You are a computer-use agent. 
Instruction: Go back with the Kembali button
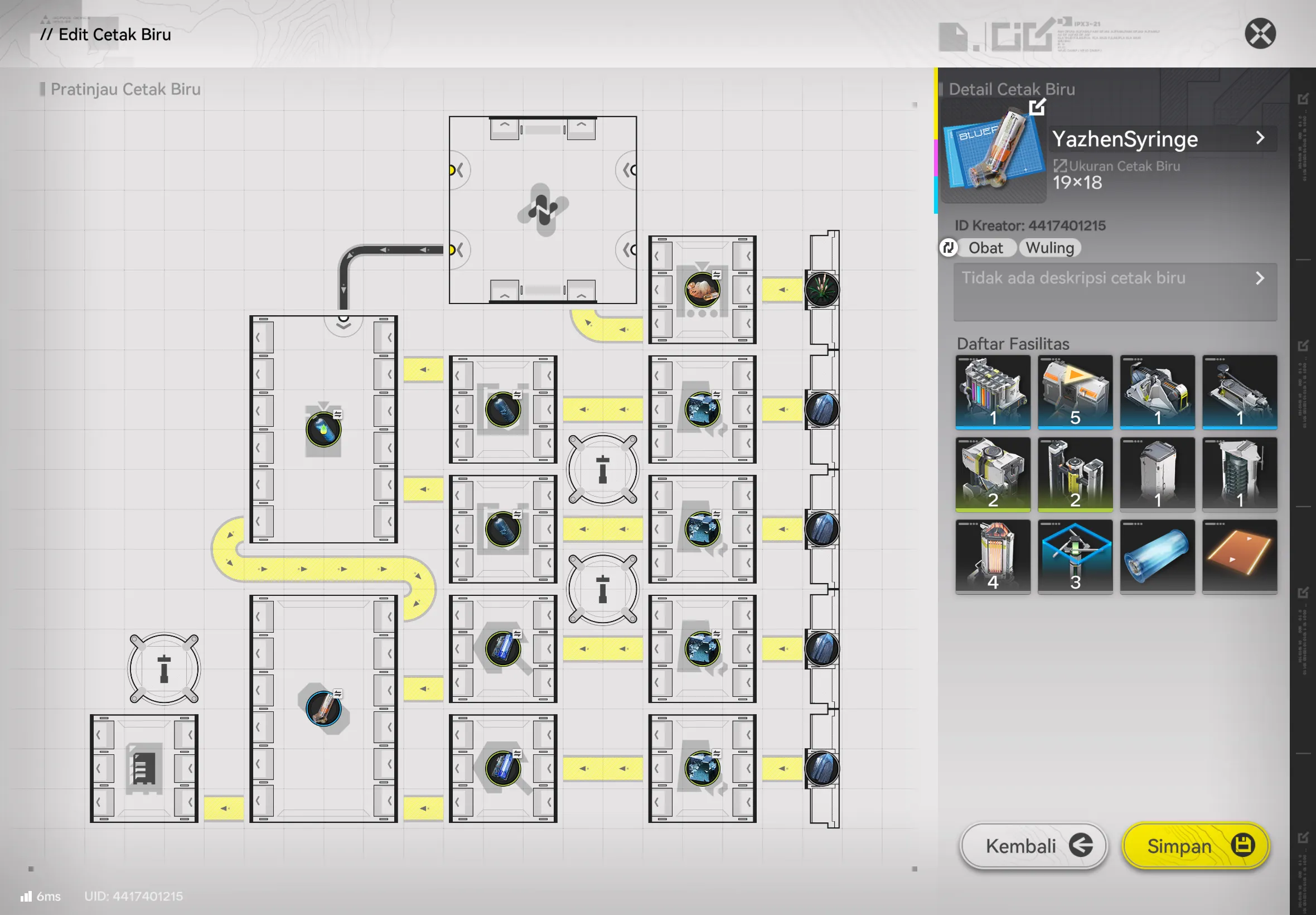click(1033, 845)
